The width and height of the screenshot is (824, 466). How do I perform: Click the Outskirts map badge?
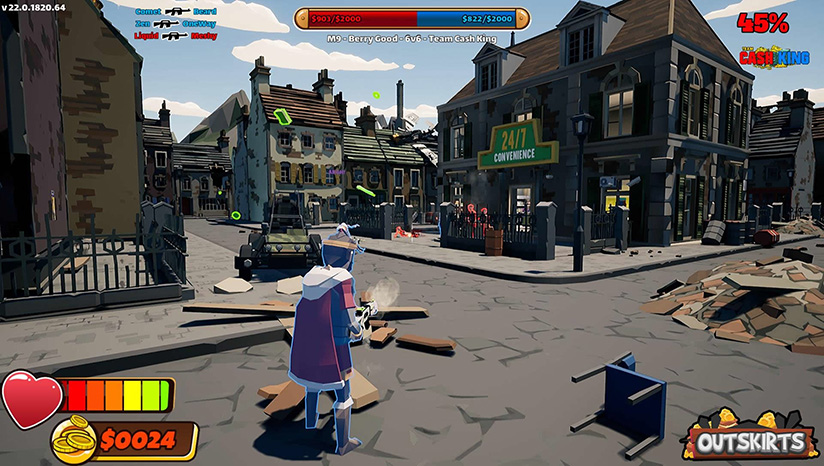pos(750,437)
